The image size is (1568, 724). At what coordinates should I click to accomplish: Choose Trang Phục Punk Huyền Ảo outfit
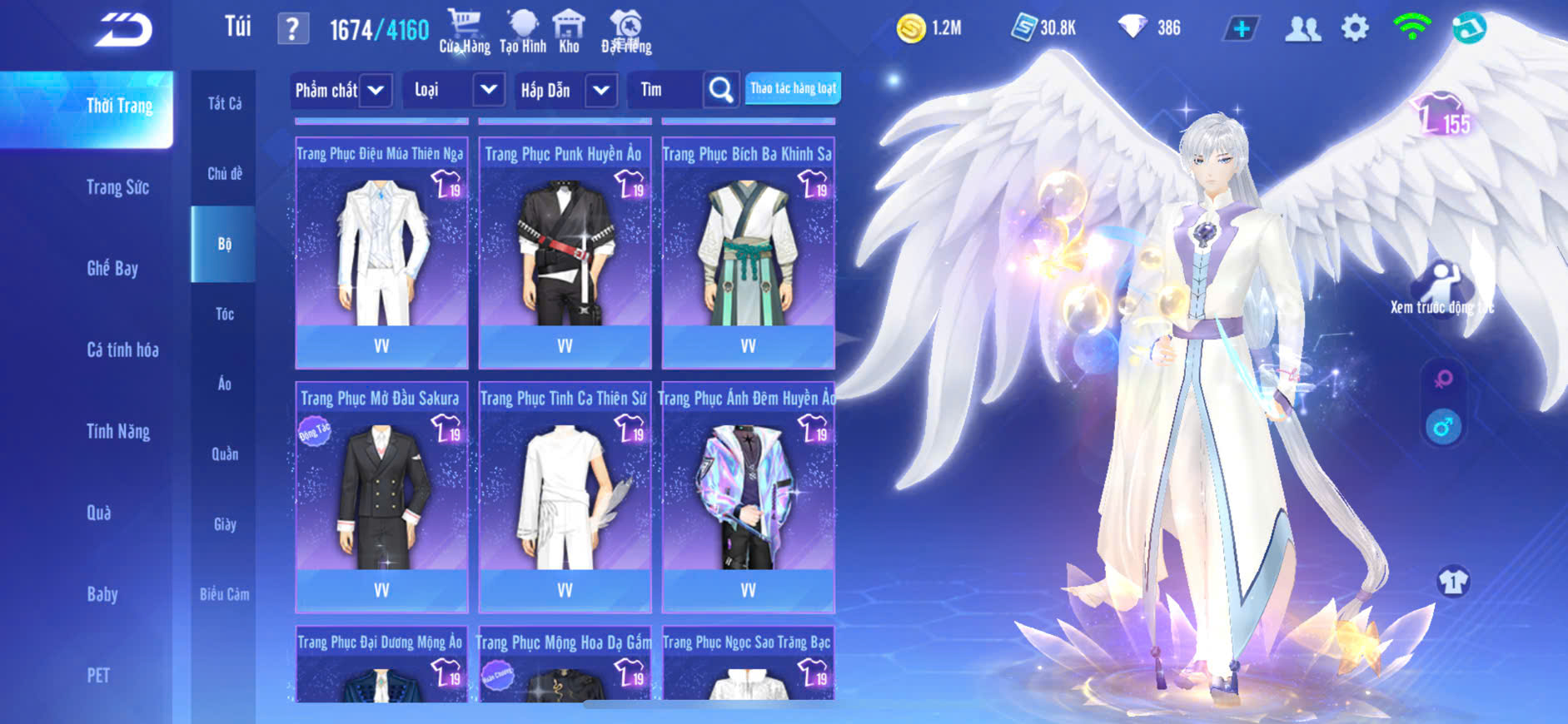click(565, 251)
